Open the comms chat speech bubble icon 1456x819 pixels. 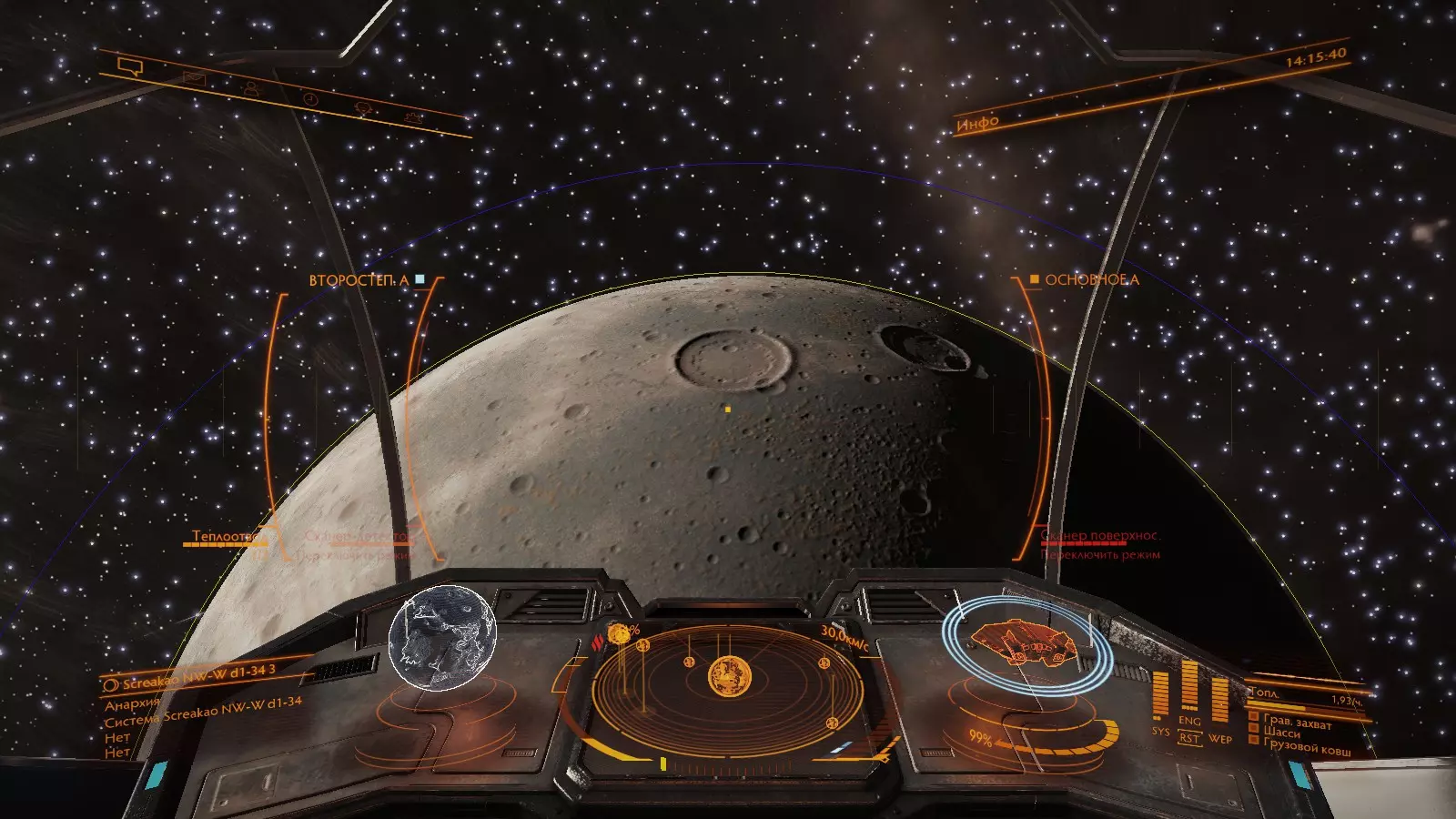point(132,66)
